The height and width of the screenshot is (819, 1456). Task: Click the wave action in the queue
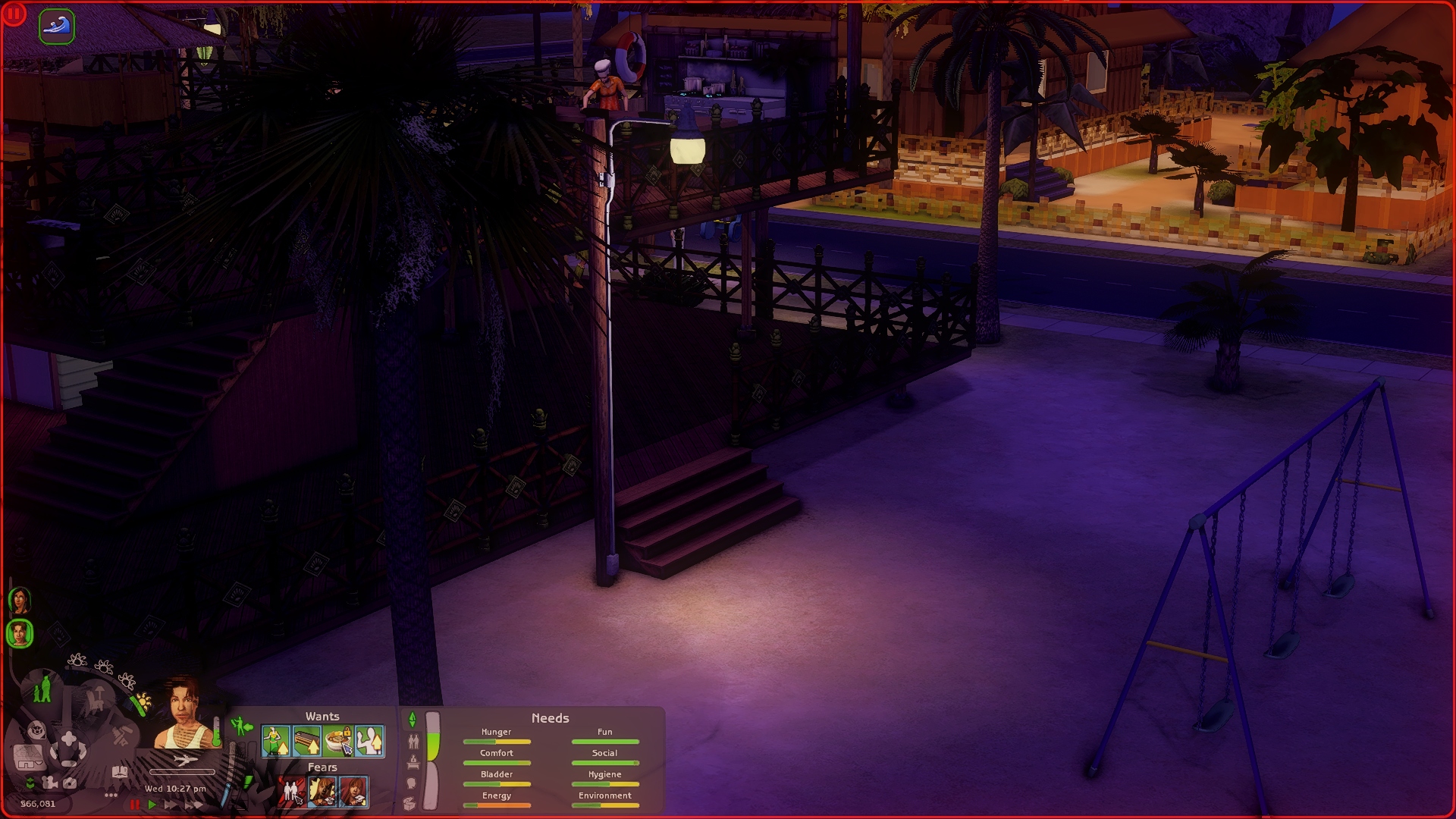(57, 27)
